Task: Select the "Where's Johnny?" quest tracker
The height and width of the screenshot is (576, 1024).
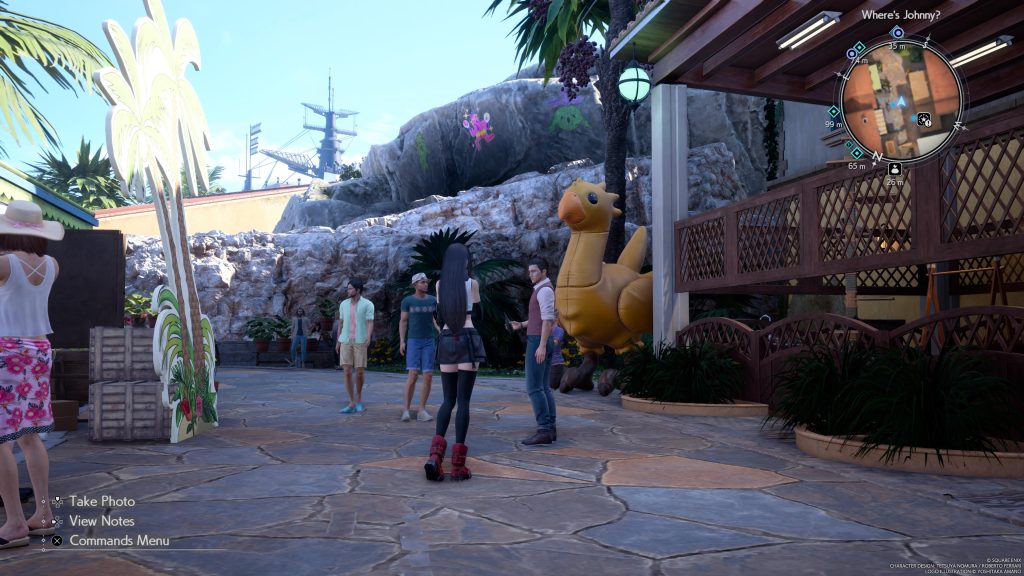Action: (900, 14)
